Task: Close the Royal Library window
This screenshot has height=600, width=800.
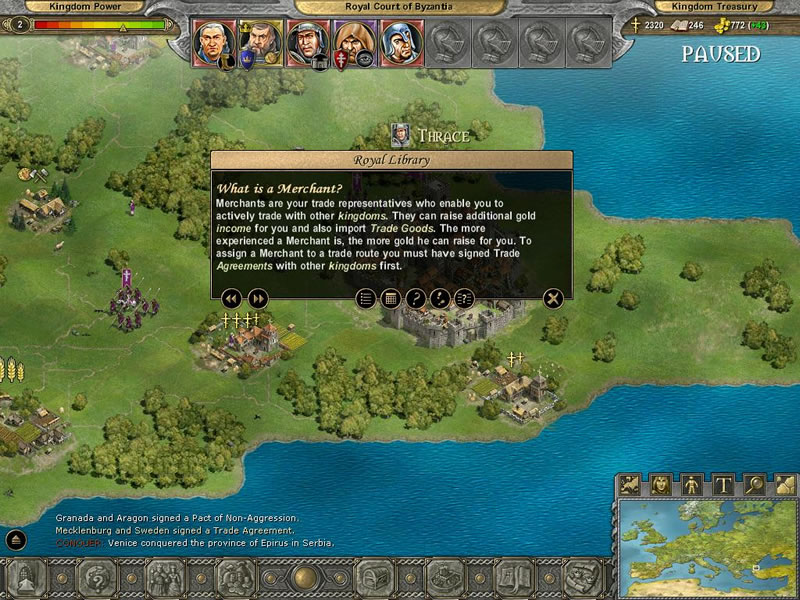Action: pos(553,298)
